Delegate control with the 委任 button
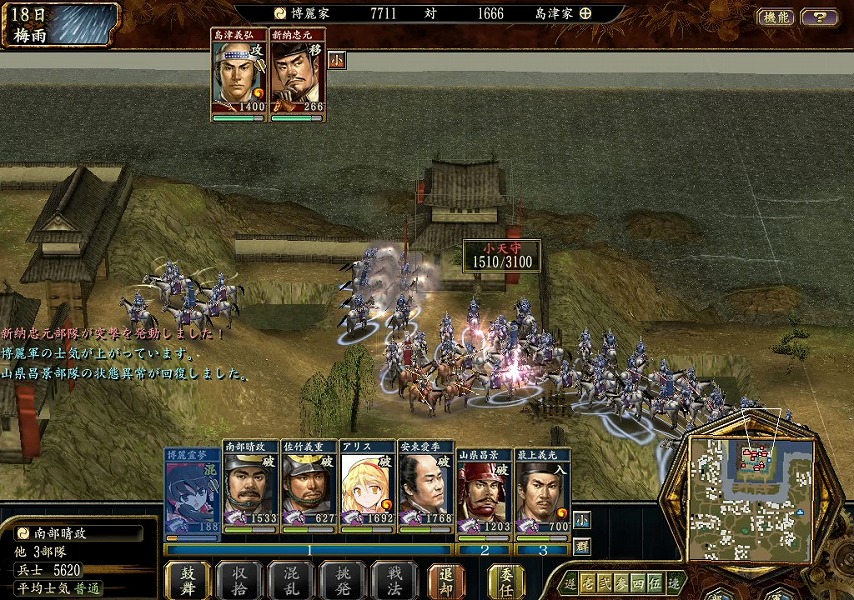854x600 pixels. point(507,580)
